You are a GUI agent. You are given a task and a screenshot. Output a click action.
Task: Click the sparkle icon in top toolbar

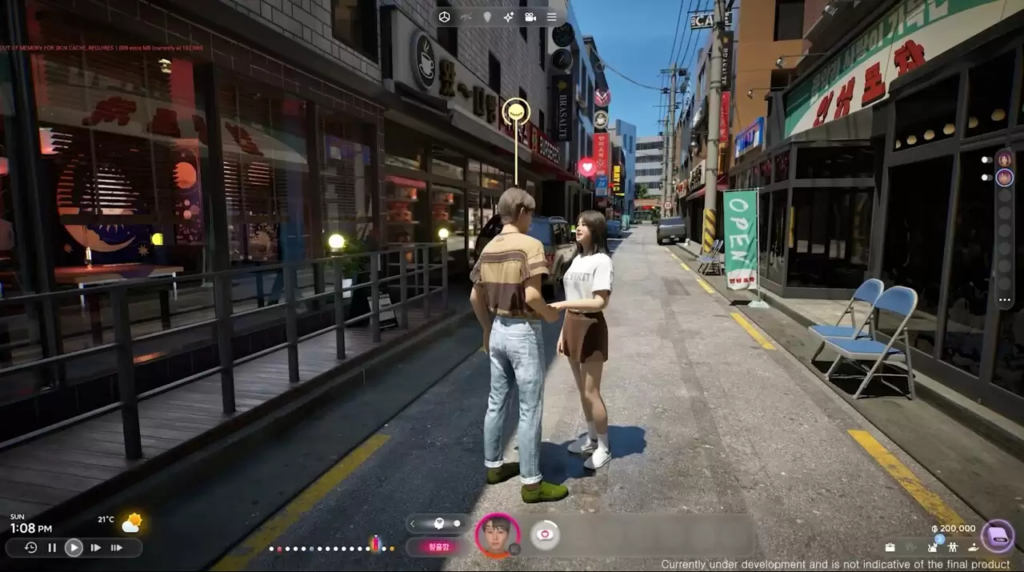(508, 17)
